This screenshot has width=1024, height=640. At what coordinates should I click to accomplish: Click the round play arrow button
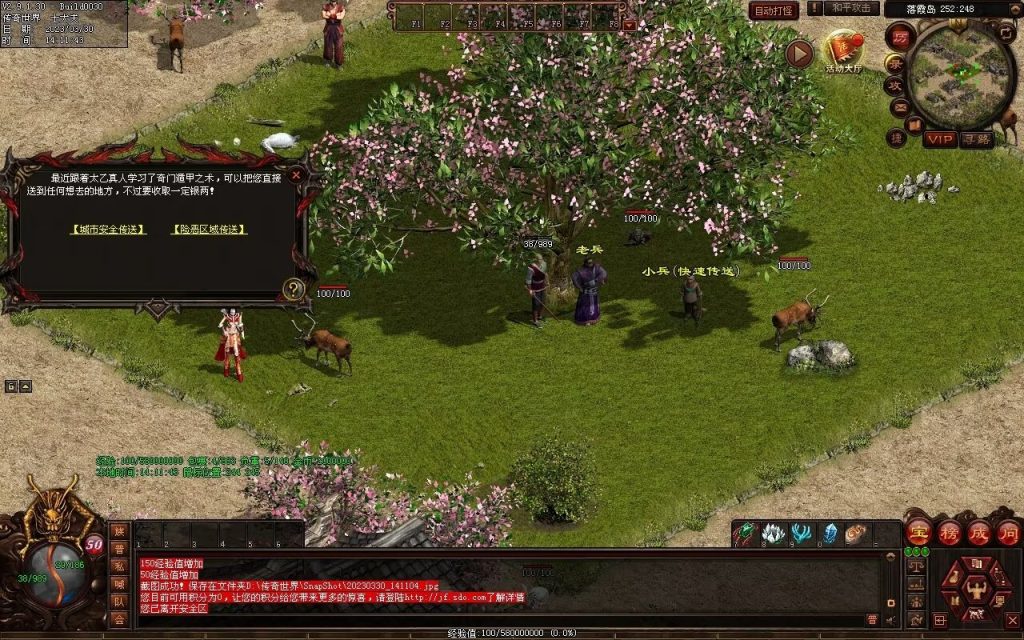tap(799, 54)
